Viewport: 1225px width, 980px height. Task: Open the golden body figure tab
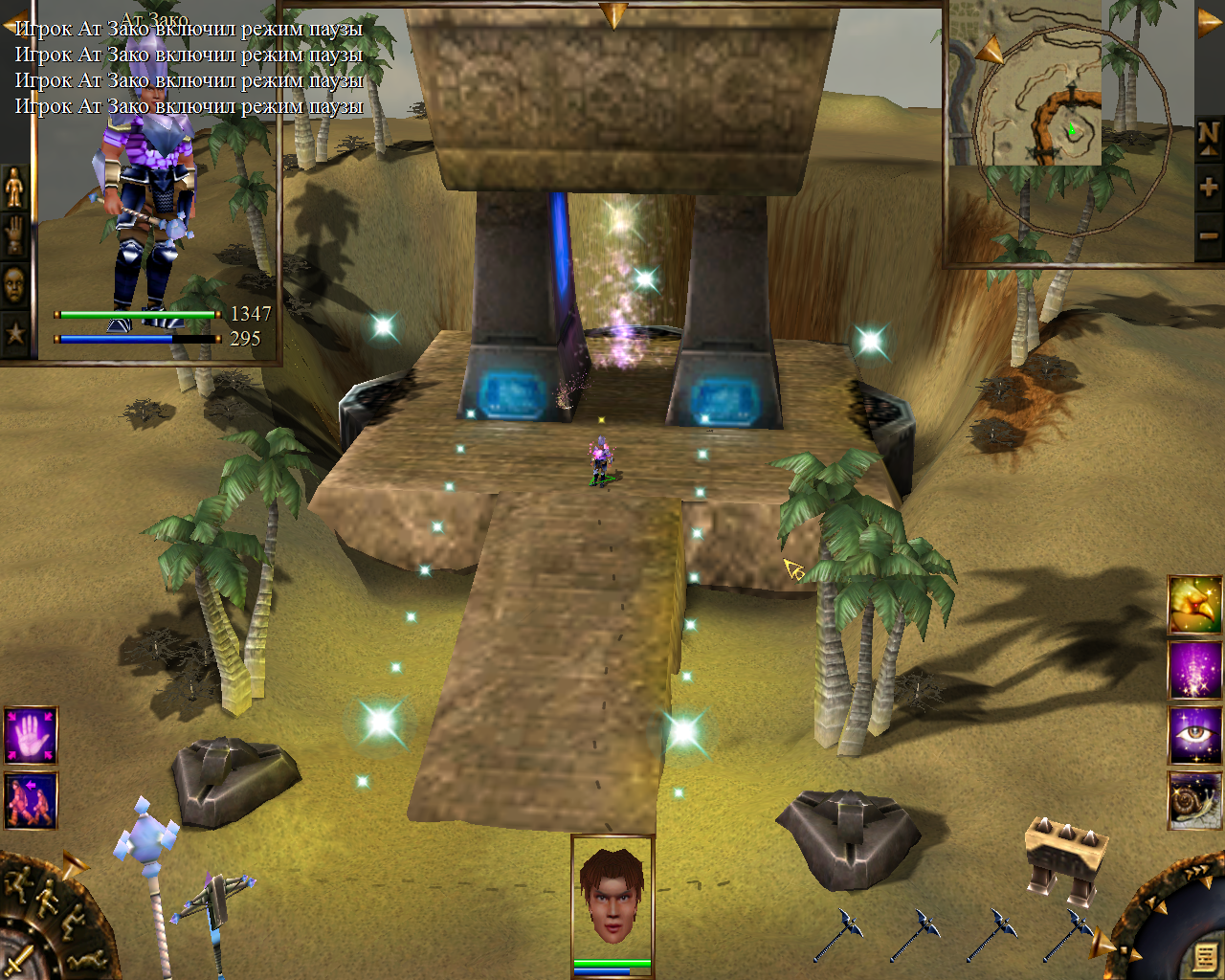(x=14, y=186)
